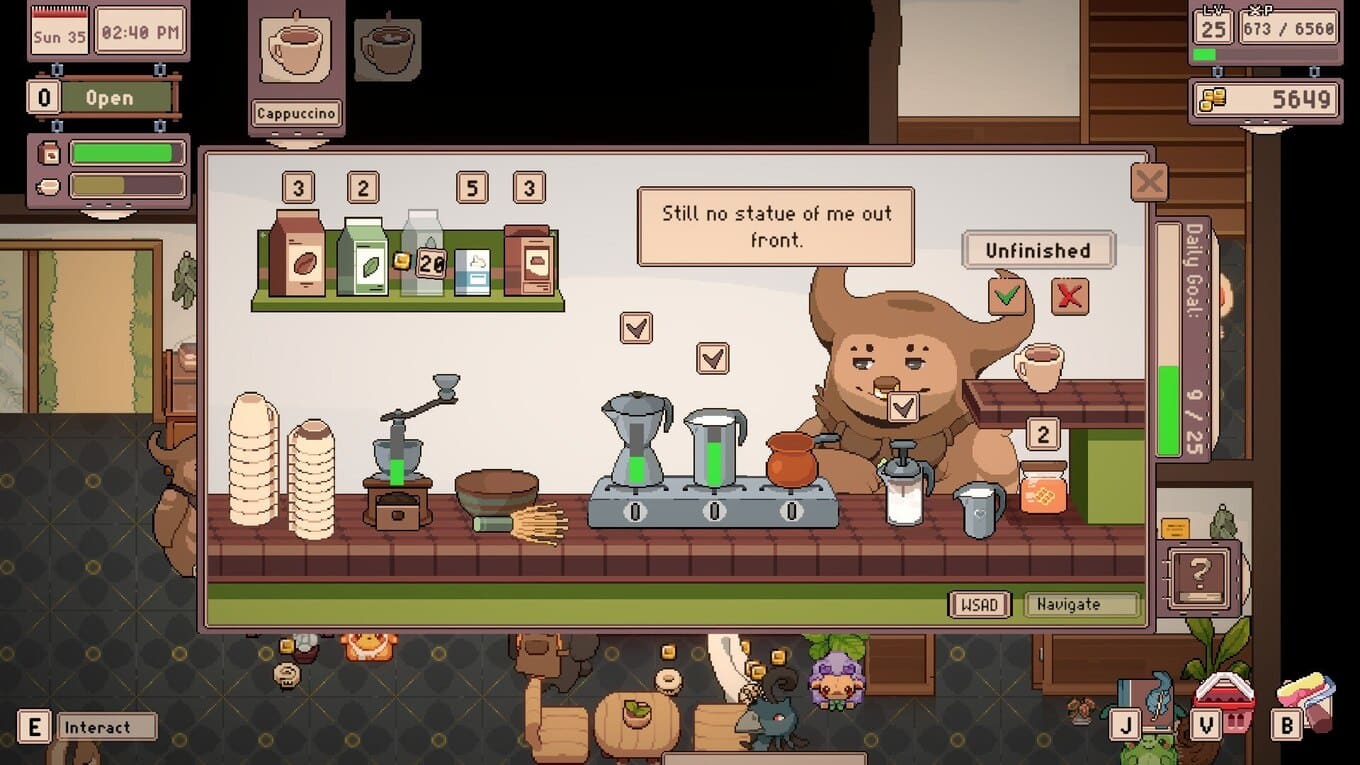This screenshot has height=765, width=1360.
Task: Pick up the moka pot on the stove
Action: 636,440
